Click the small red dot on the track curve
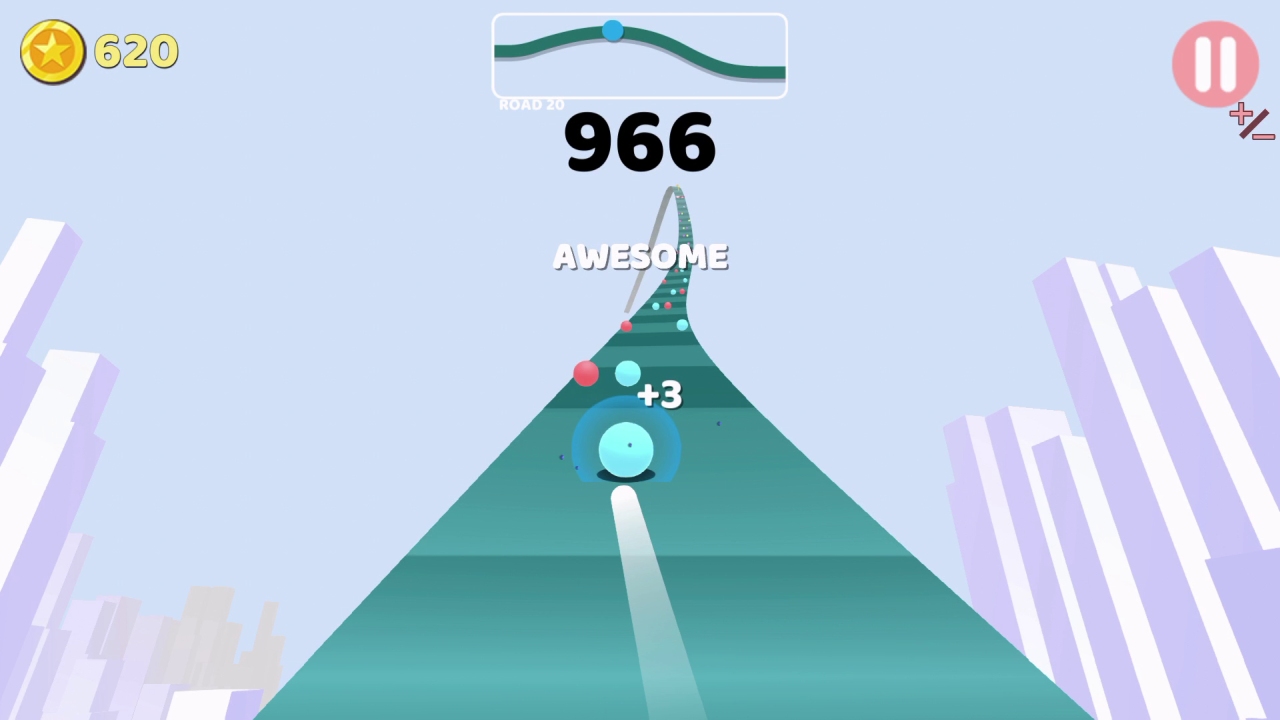1280x720 pixels. [626, 326]
